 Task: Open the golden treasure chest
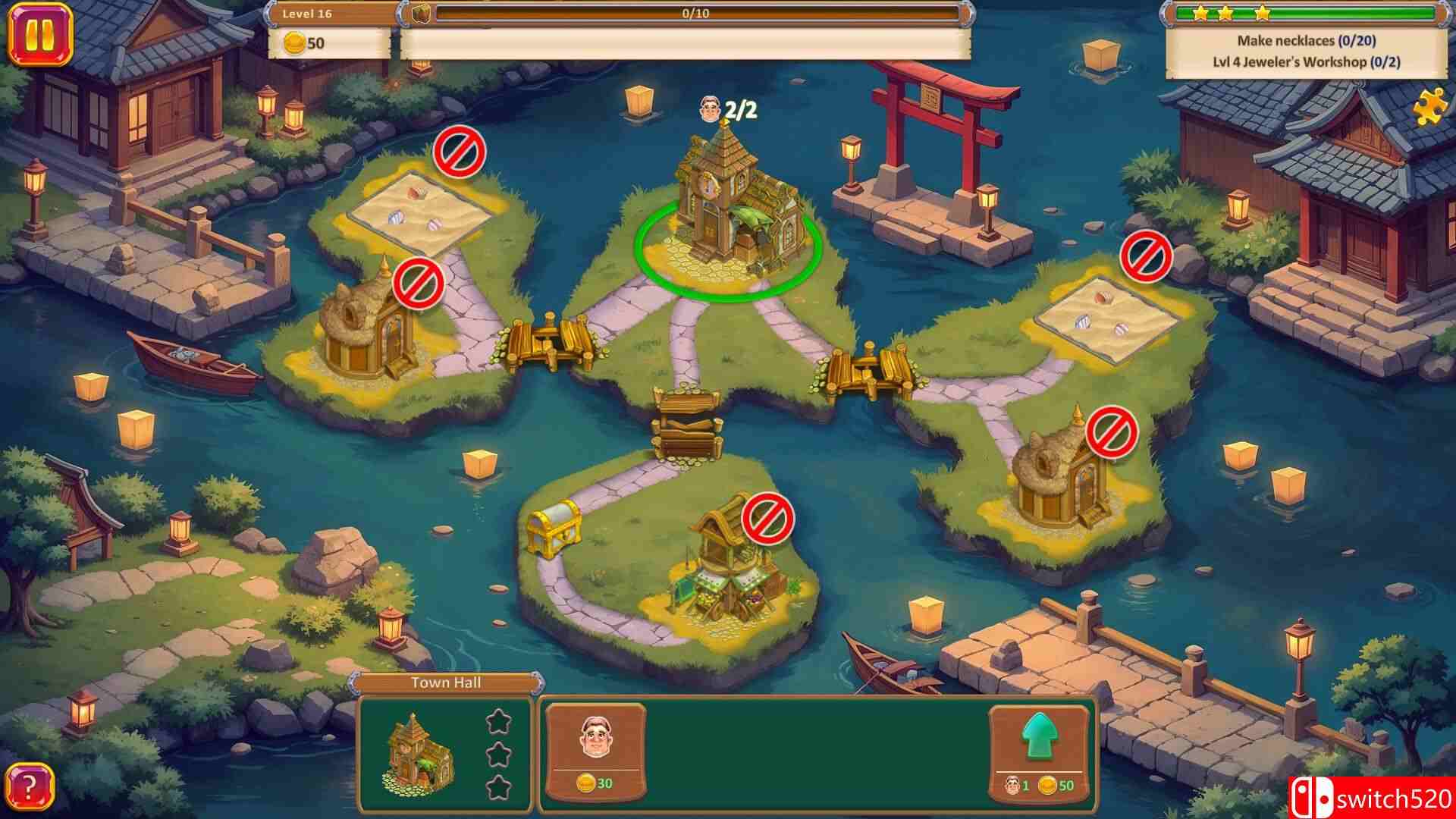pyautogui.click(x=556, y=531)
